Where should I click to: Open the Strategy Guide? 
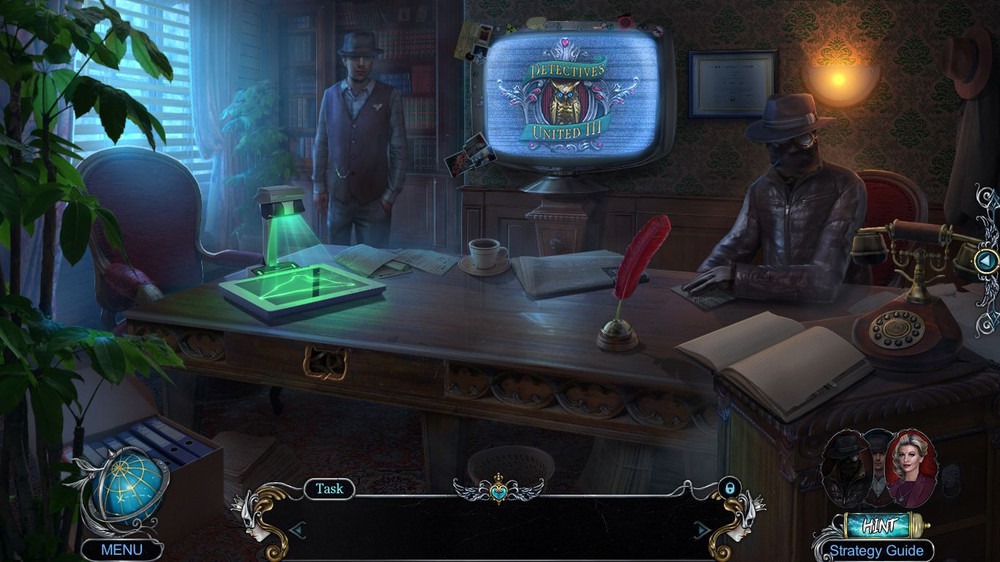point(874,551)
